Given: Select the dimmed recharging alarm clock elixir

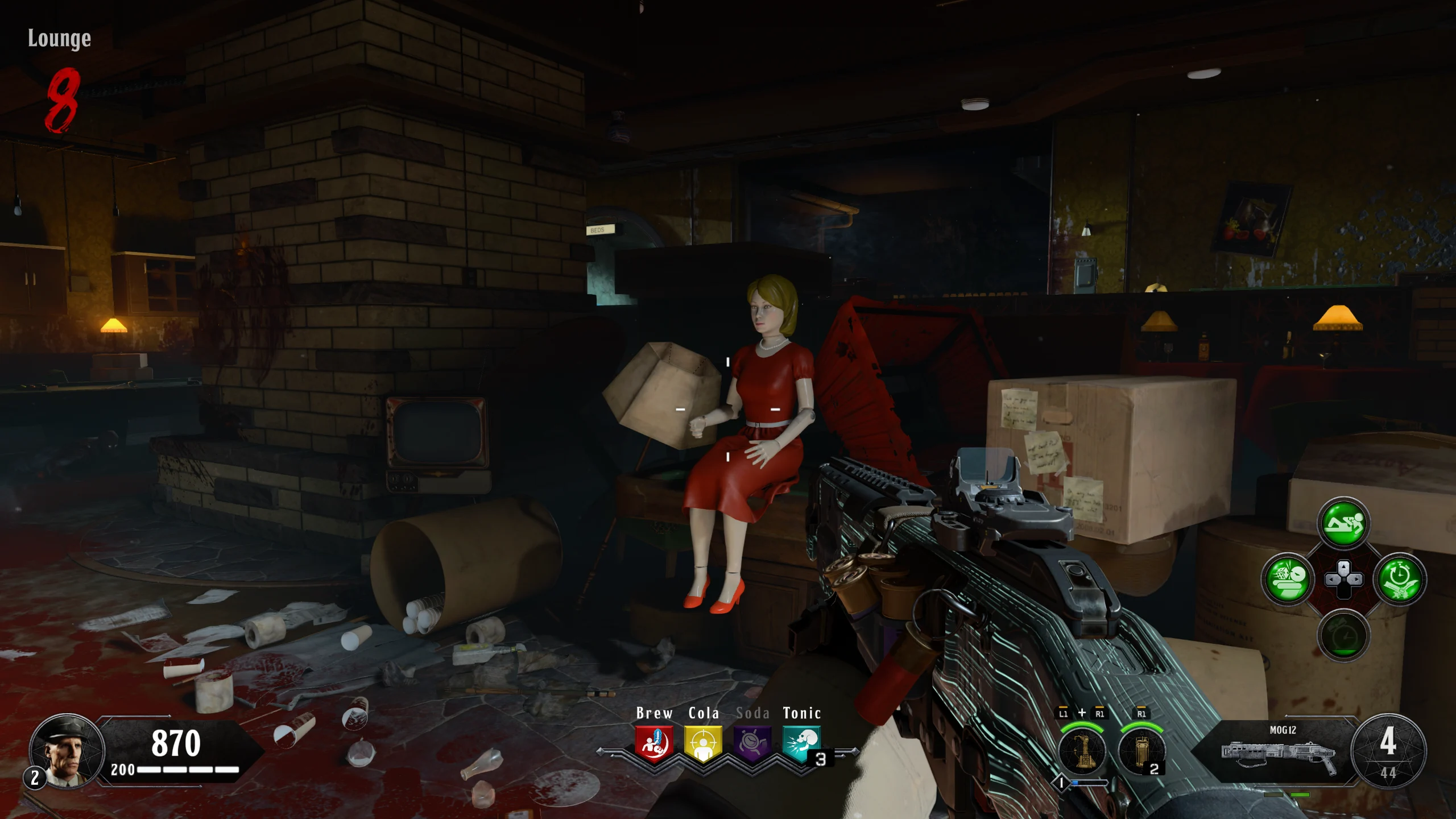Looking at the screenshot, I should coord(1343,635).
